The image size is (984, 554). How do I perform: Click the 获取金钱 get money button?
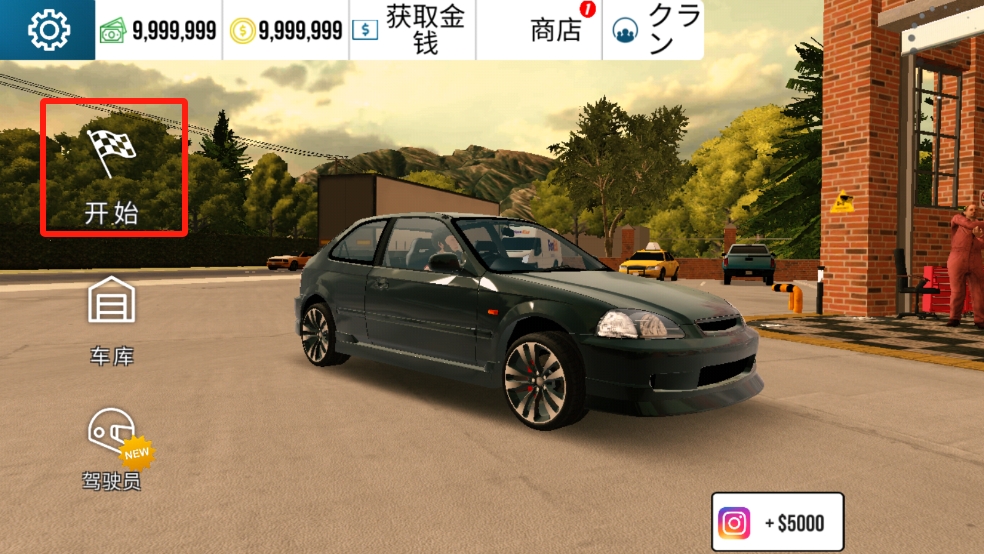click(x=412, y=30)
